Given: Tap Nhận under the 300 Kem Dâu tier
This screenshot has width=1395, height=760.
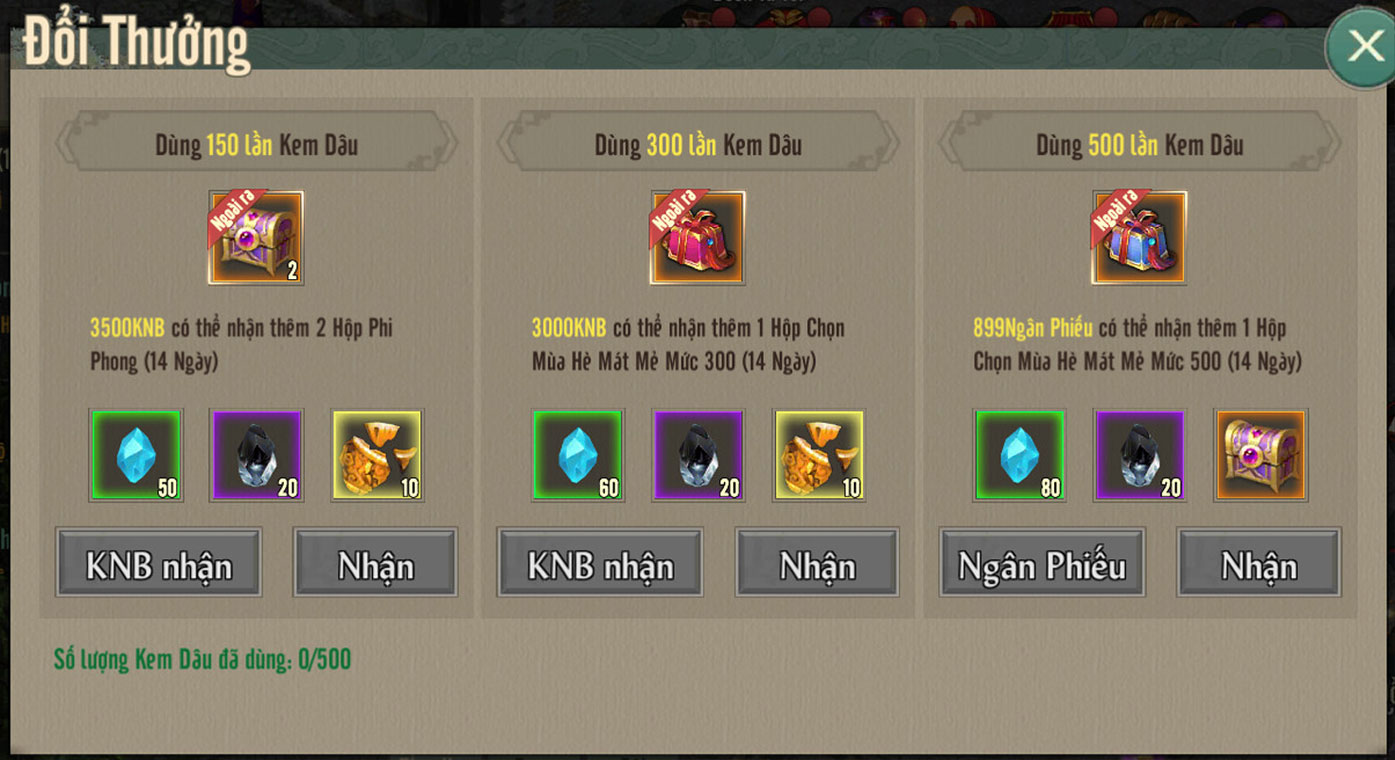Looking at the screenshot, I should 817,564.
